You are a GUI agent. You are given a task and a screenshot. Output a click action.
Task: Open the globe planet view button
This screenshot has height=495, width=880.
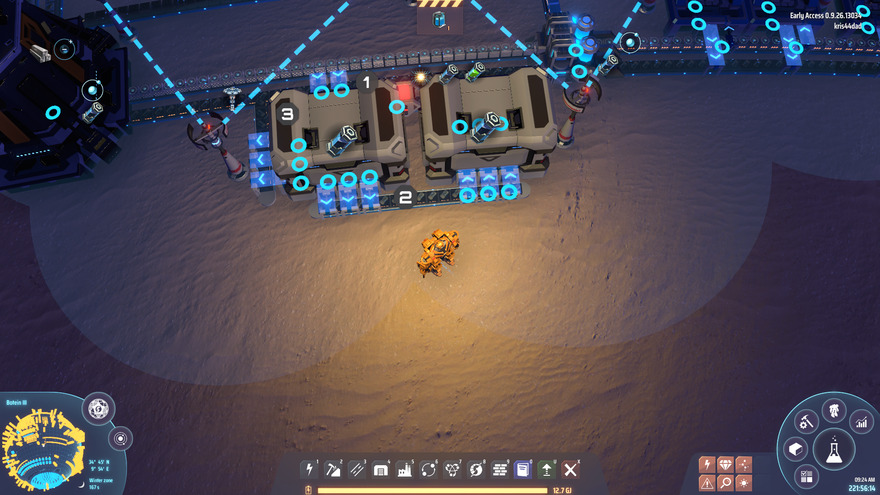click(98, 409)
